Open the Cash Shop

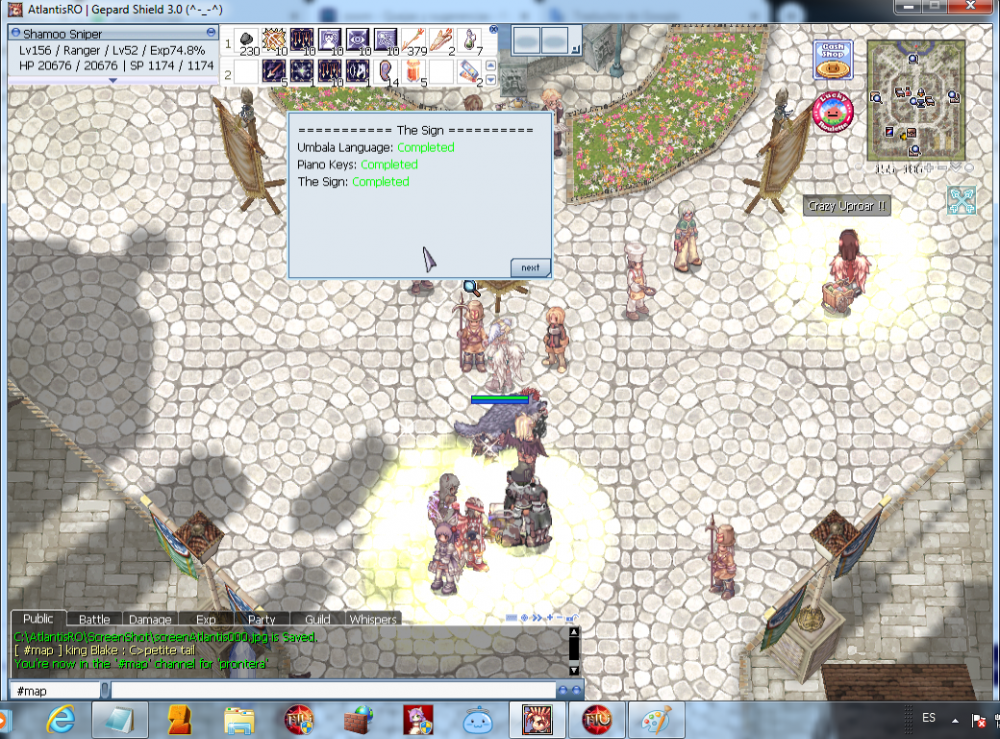click(x=832, y=61)
